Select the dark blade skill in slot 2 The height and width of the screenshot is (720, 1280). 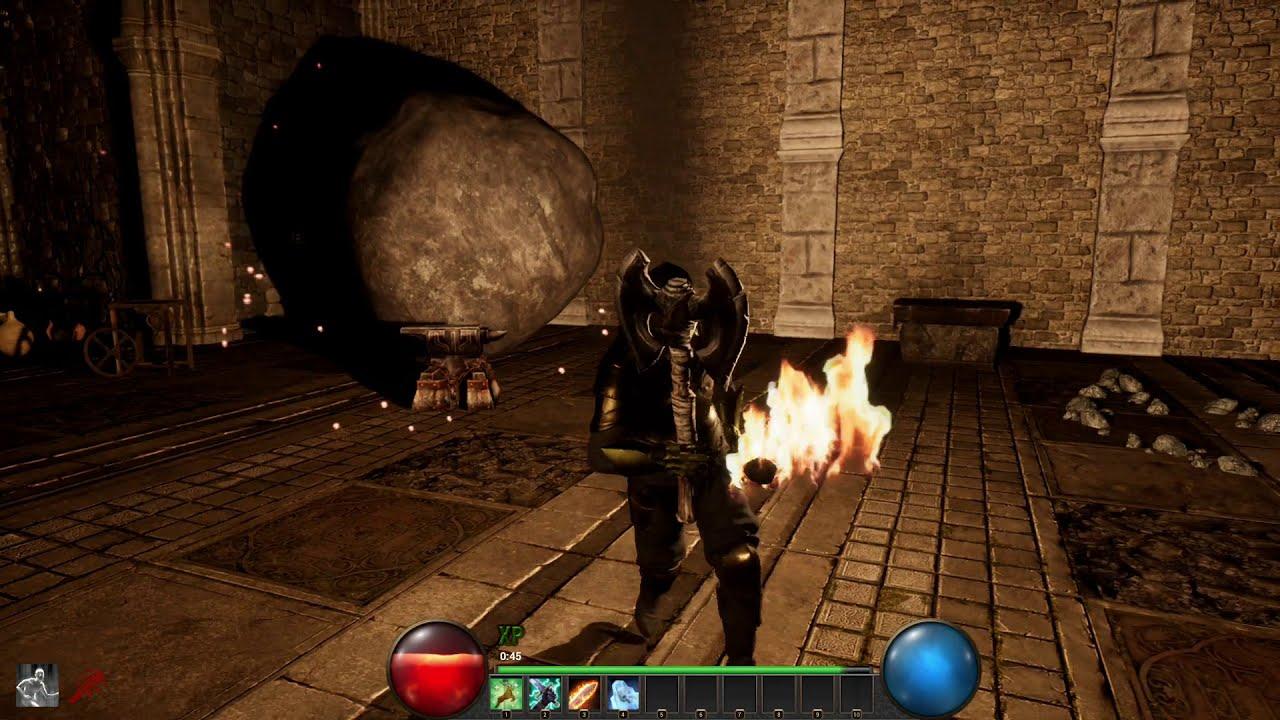tap(544, 692)
